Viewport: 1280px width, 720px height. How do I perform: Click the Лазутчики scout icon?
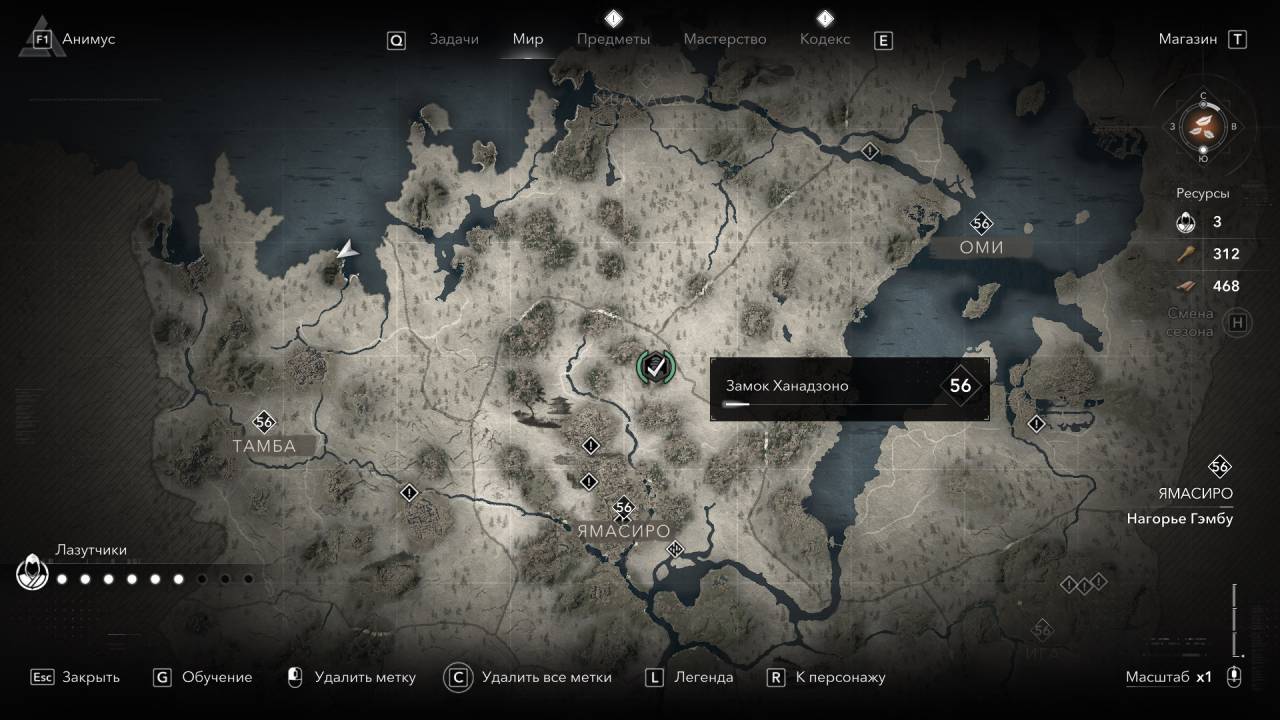(x=33, y=574)
